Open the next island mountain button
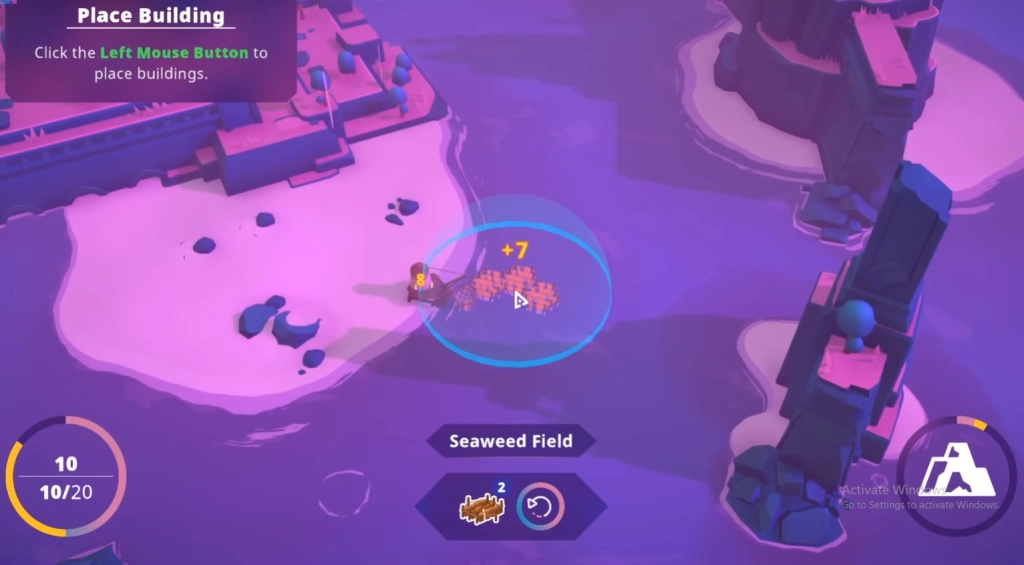 [958, 475]
